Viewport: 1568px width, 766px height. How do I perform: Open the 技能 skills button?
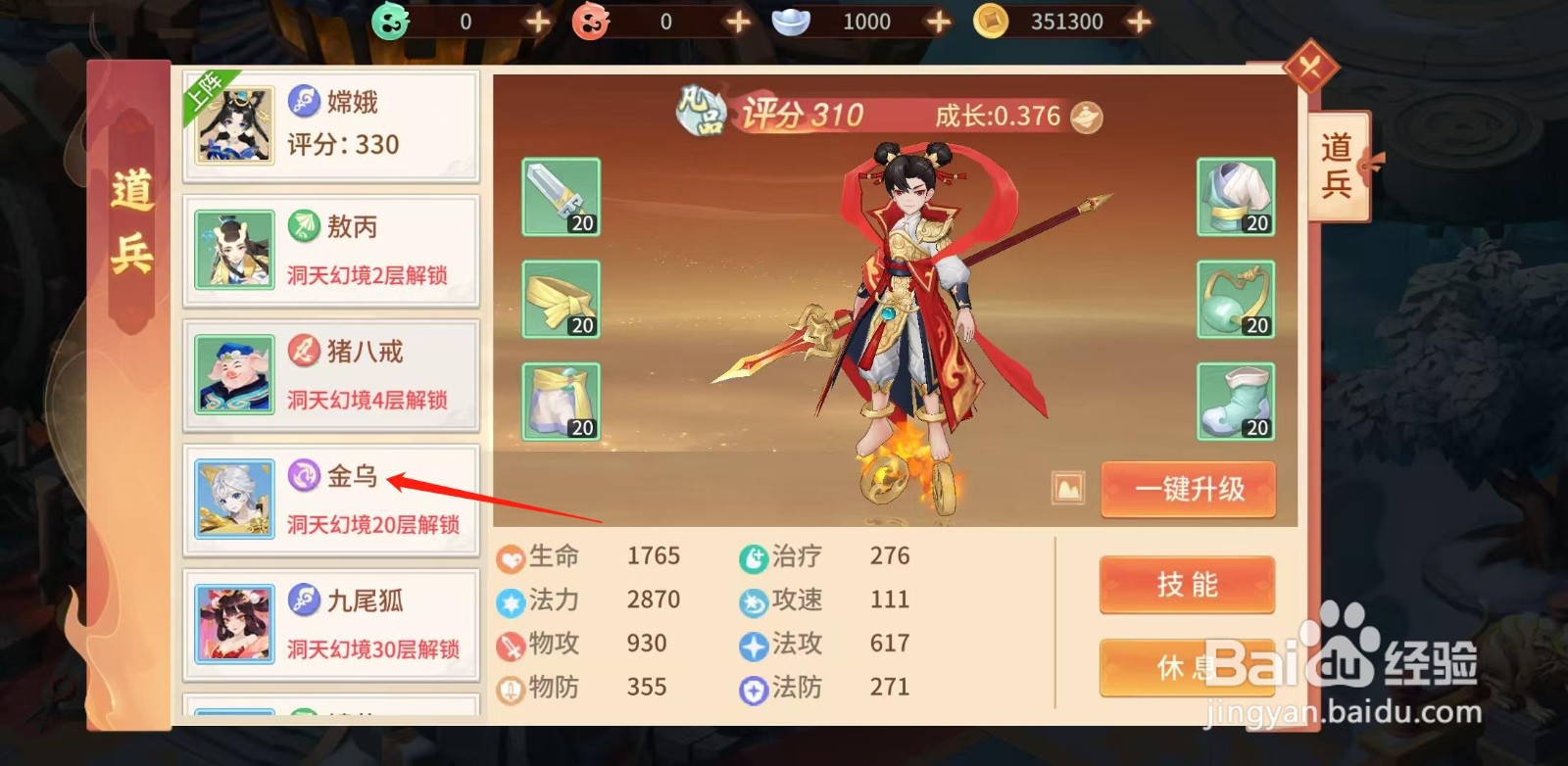1186,586
